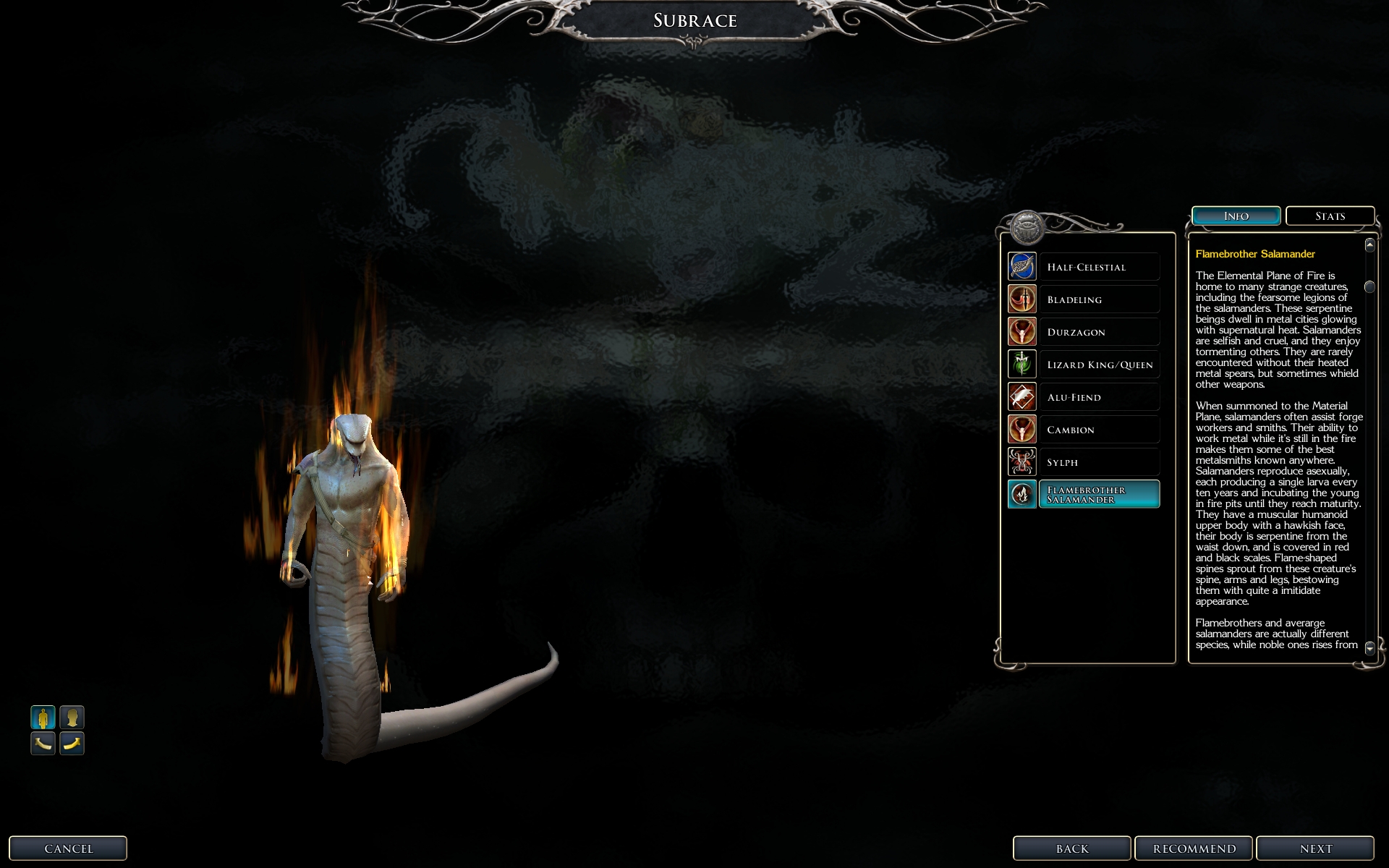Switch to the head portrait view icon
Viewport: 1389px width, 868px height.
tap(72, 718)
